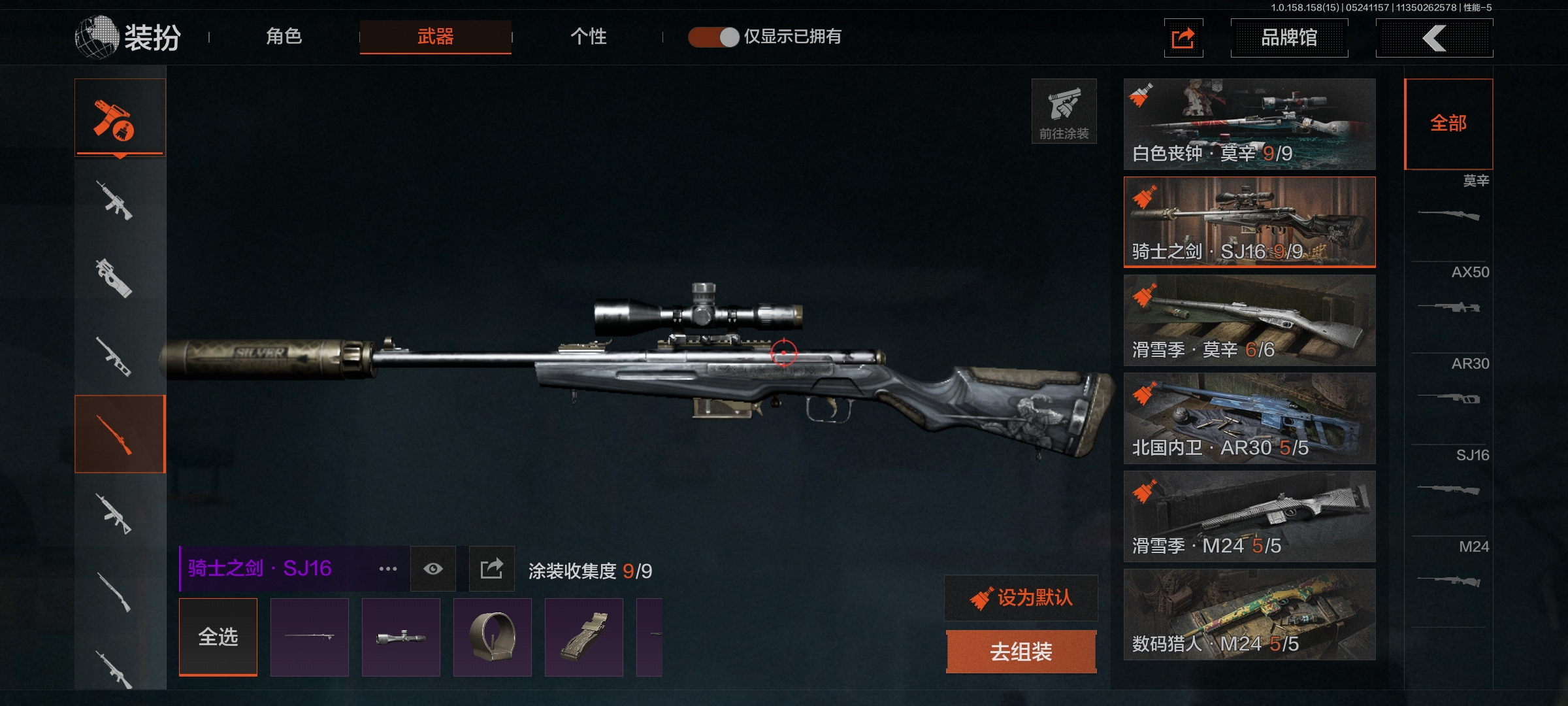Choose the 滑雪季·莫辛 skin

pyautogui.click(x=1249, y=320)
